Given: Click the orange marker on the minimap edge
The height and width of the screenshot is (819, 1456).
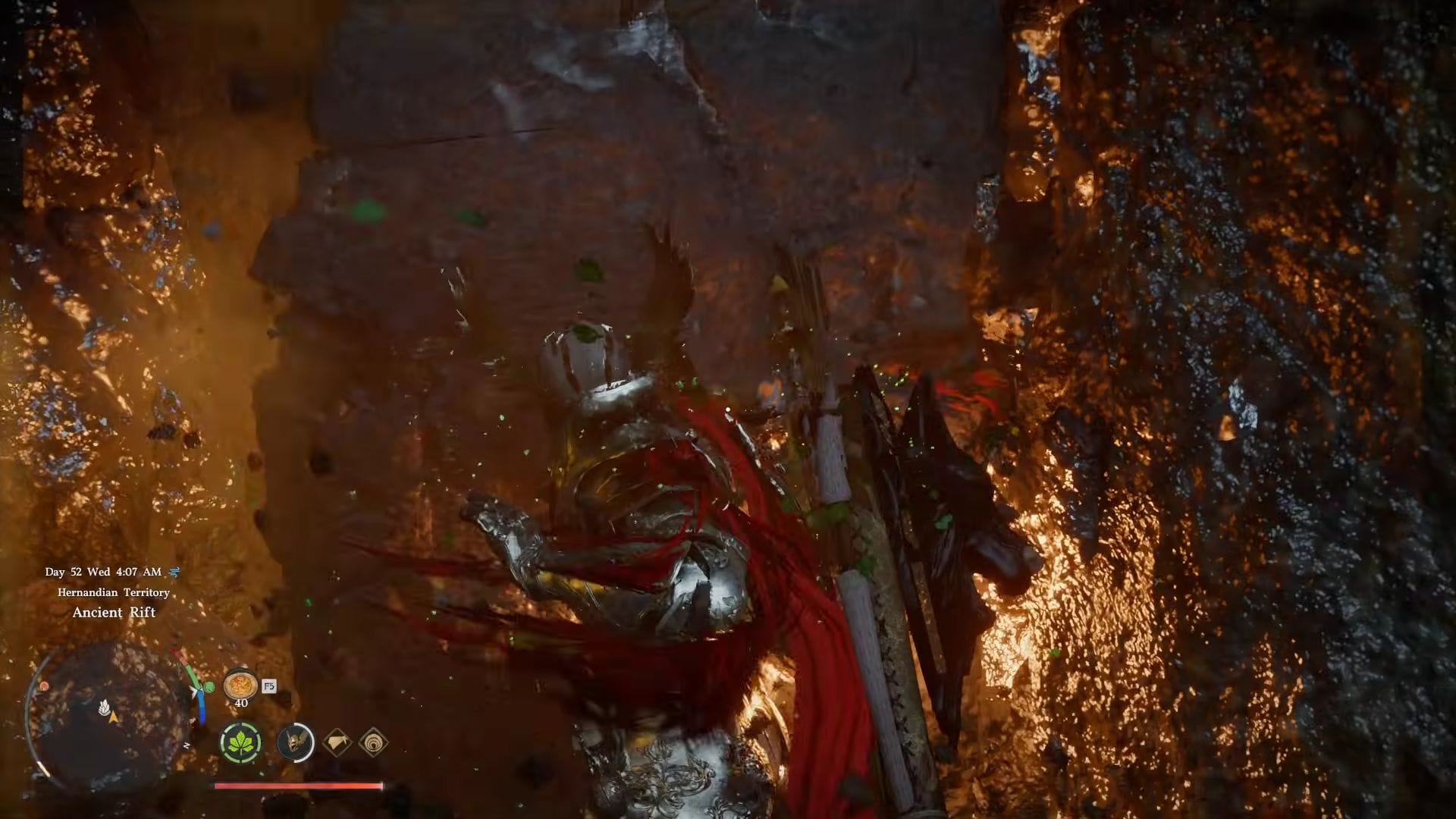Looking at the screenshot, I should [x=45, y=686].
